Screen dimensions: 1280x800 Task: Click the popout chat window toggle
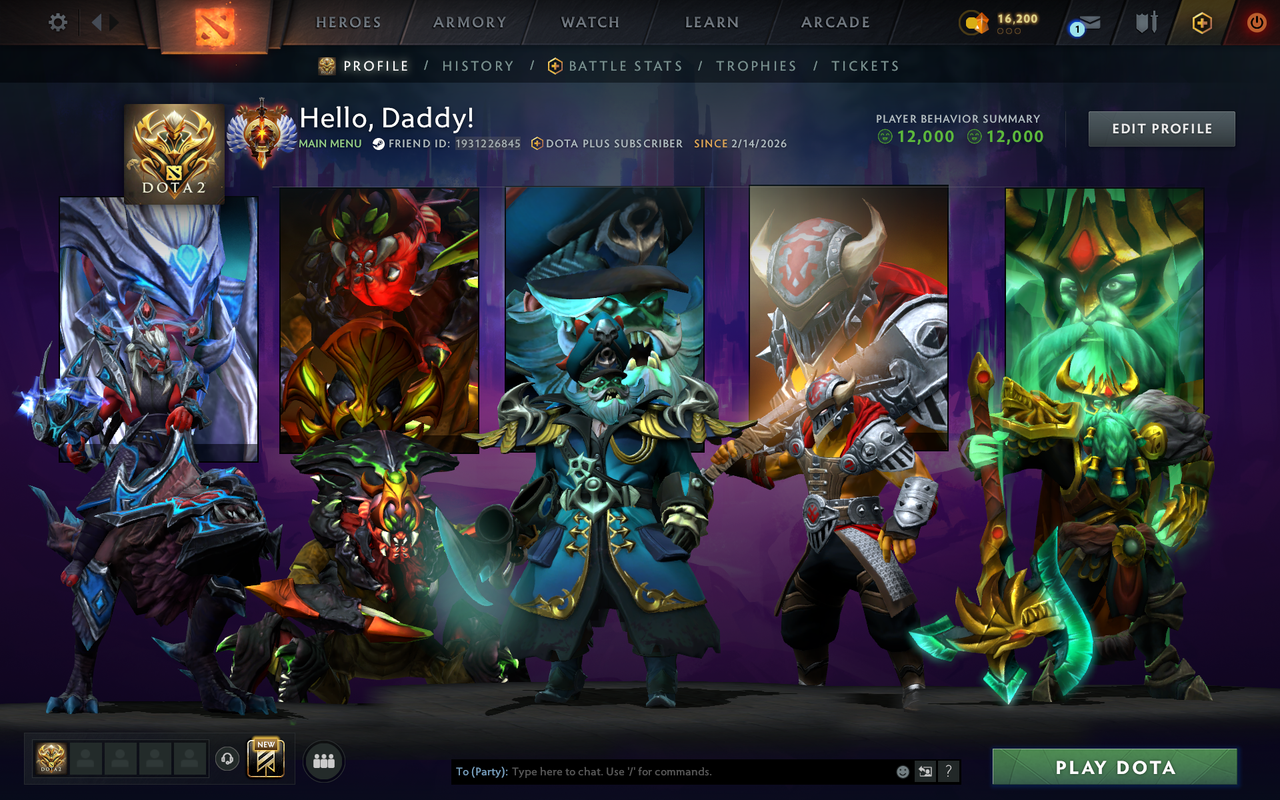[x=924, y=771]
